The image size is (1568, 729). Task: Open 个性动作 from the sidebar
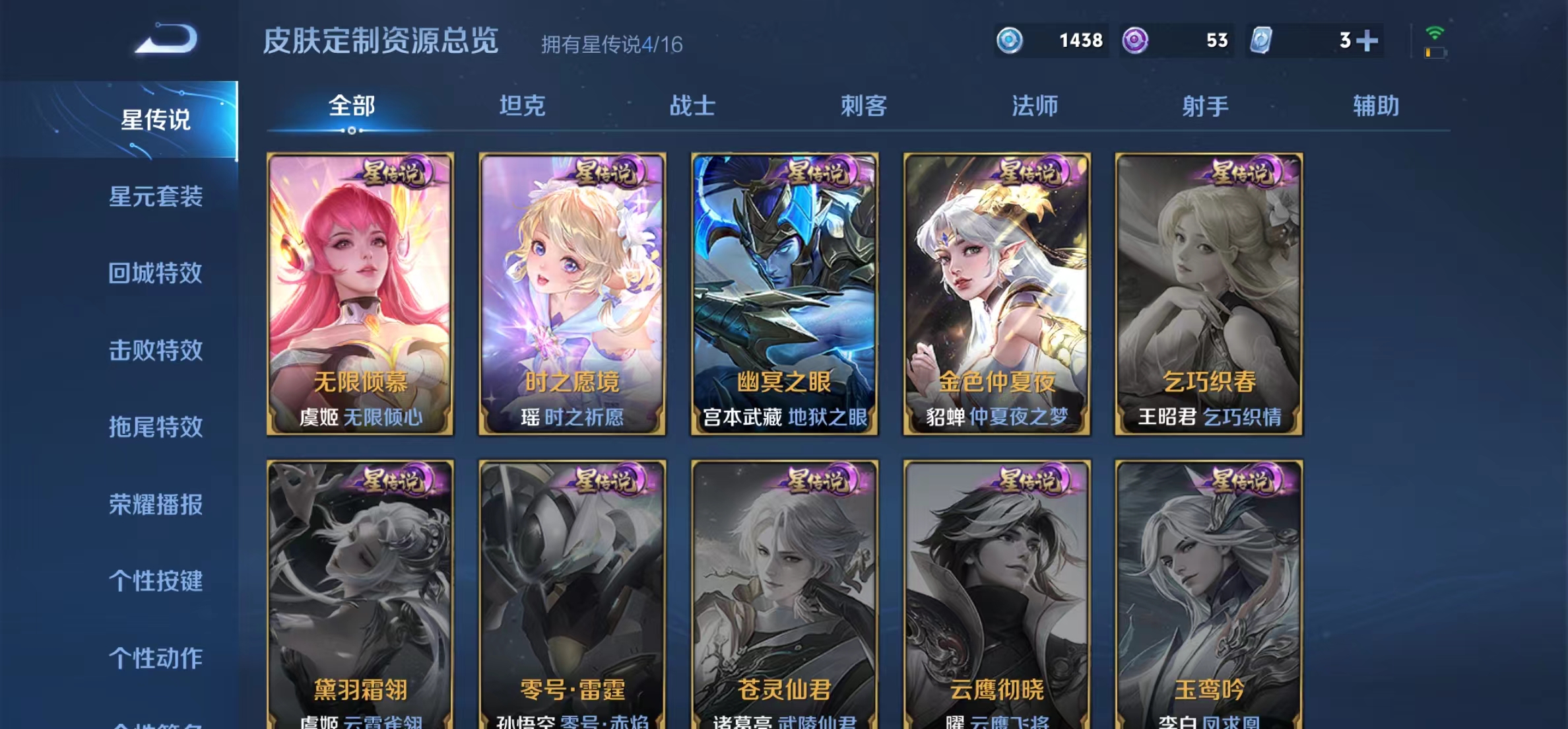(x=156, y=658)
